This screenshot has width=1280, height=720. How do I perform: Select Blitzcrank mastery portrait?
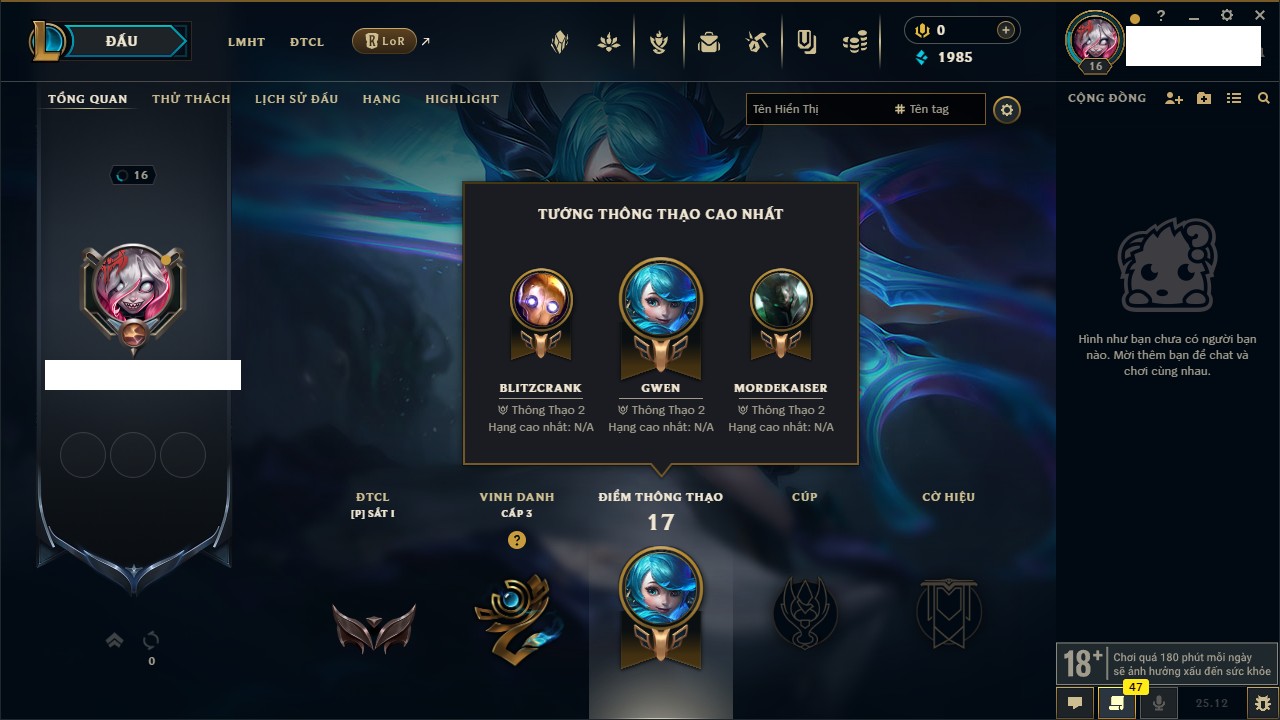tap(541, 300)
